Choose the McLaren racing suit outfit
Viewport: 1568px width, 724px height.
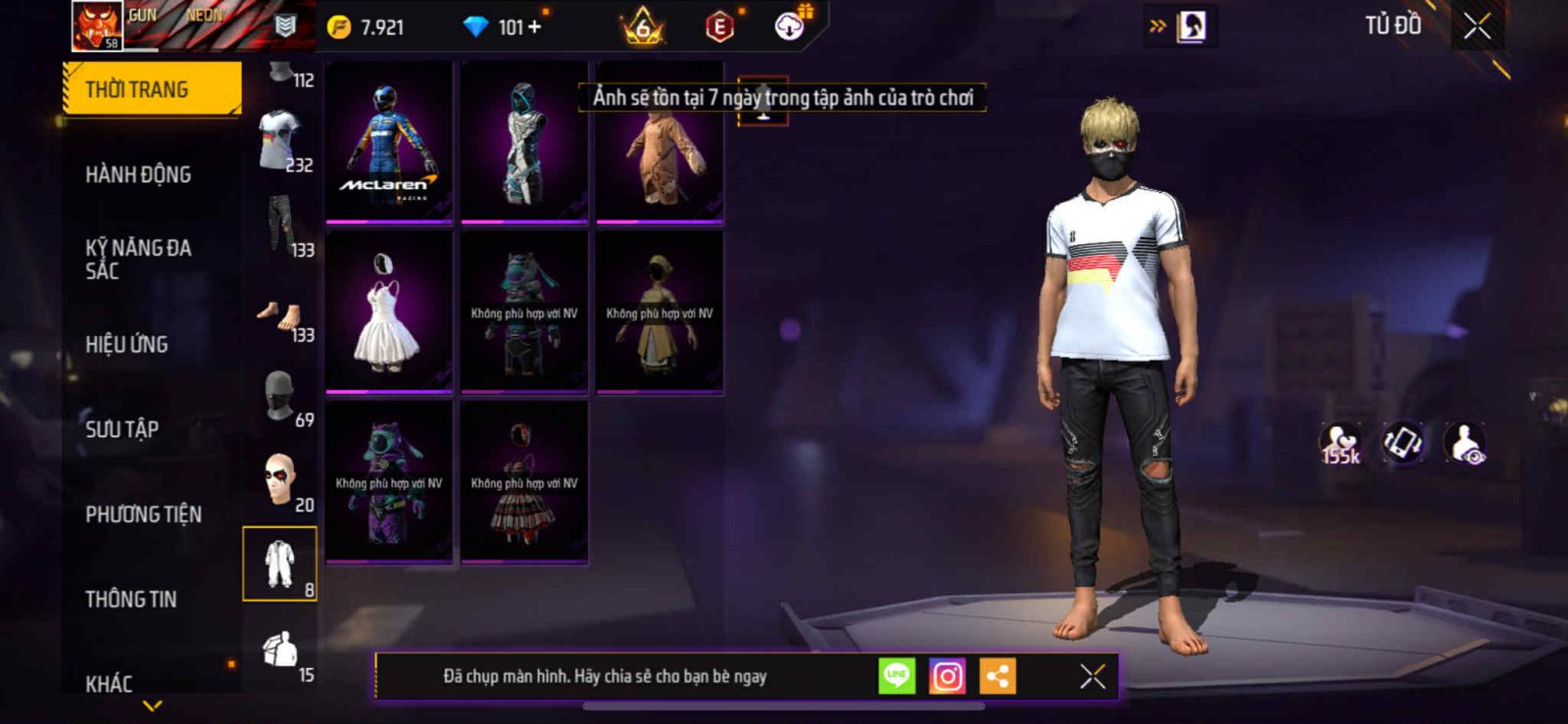[x=389, y=143]
